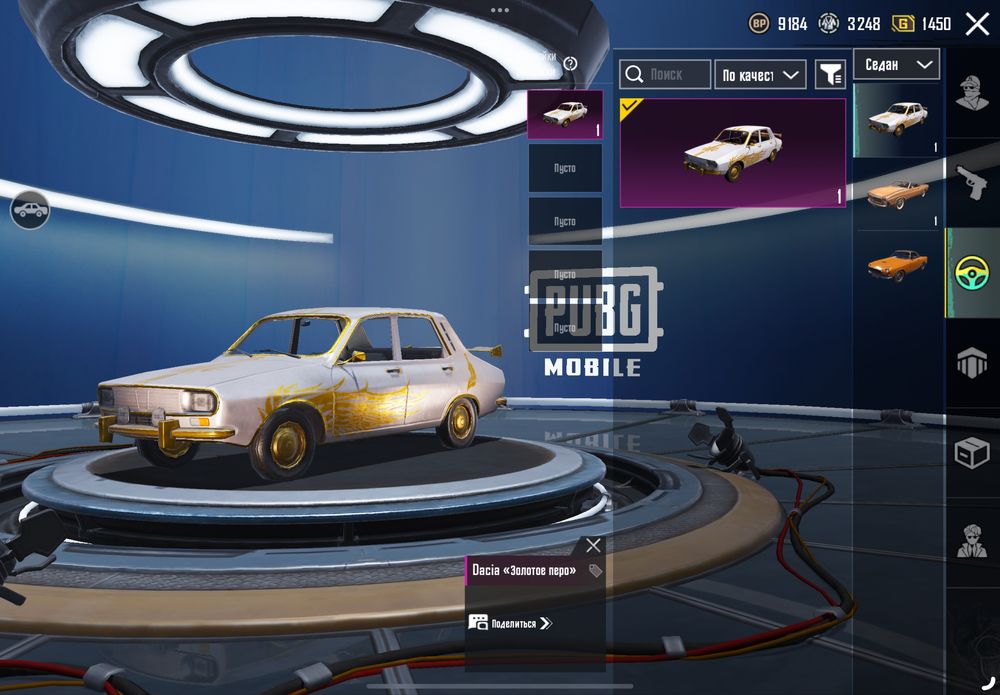Open the filter funnel button

pos(830,74)
